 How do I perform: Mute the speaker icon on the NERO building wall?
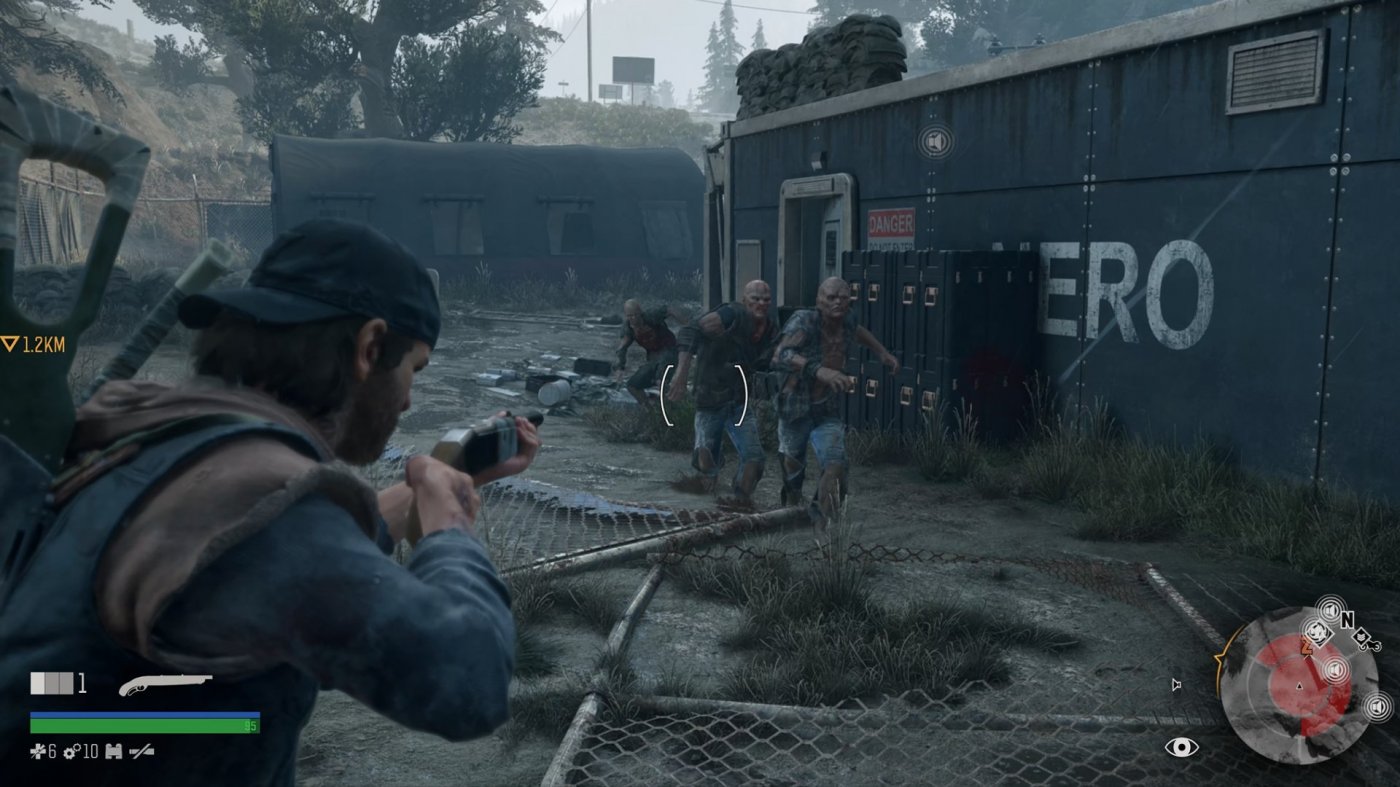pos(936,142)
